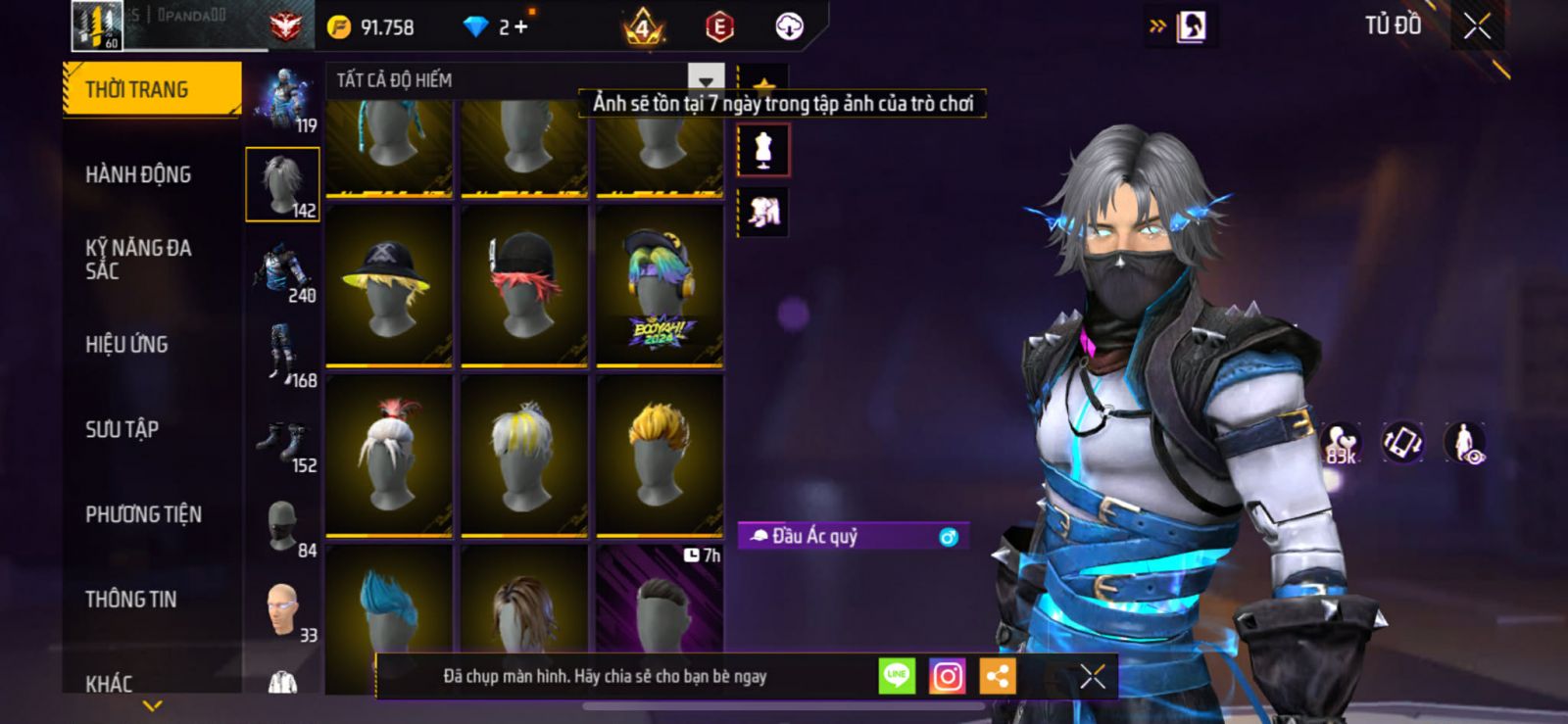Switch to the Thời Trang tab
Viewport: 1568px width, 724px height.
152,89
